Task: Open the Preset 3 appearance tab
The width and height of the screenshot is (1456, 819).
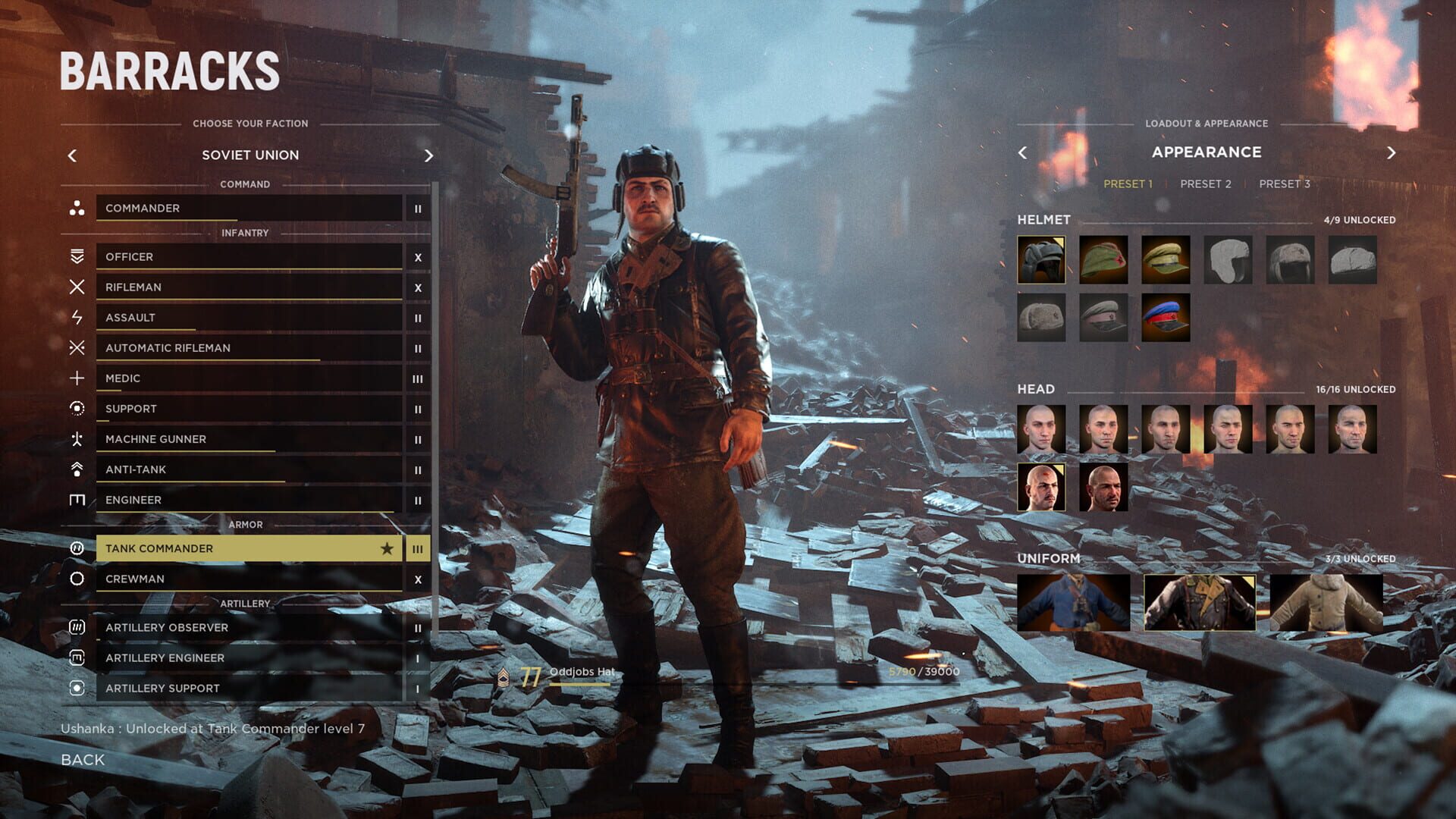Action: pos(1285,184)
